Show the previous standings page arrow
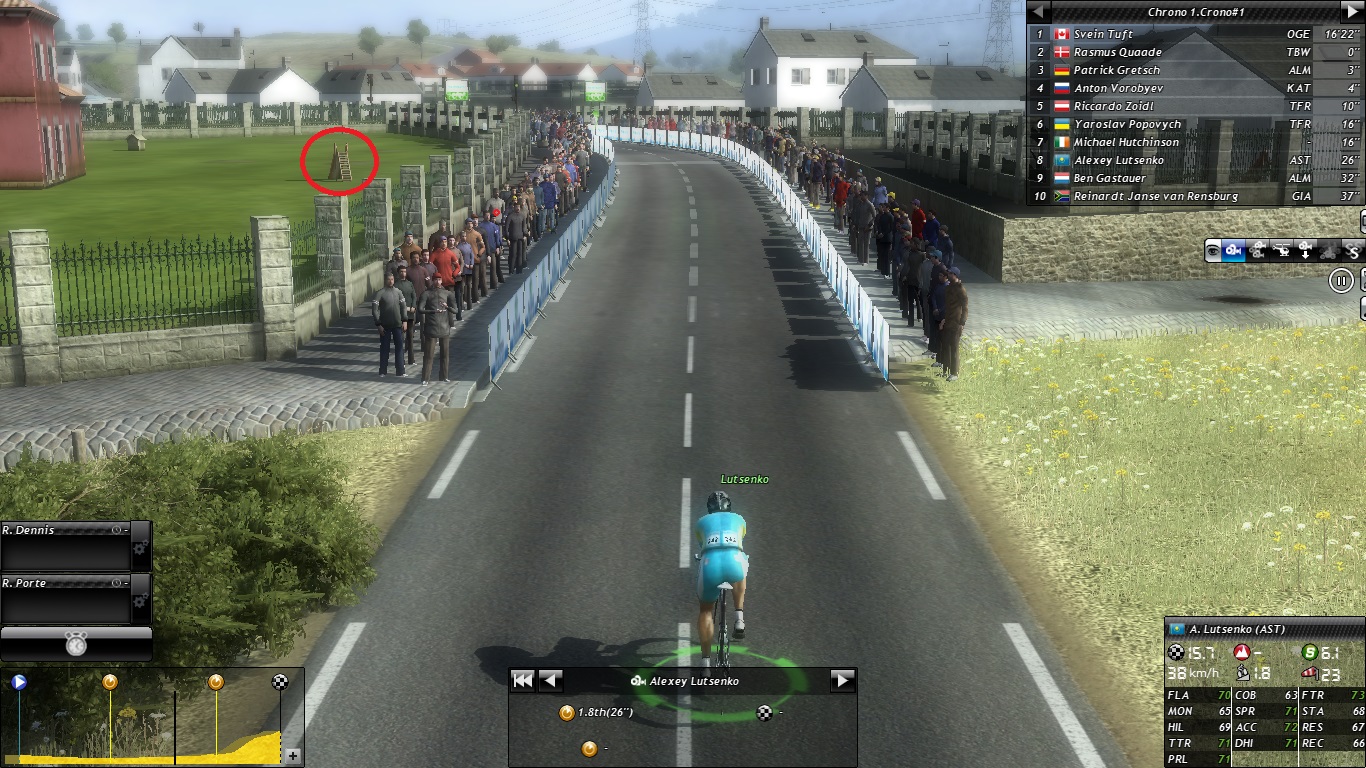 [1040, 11]
